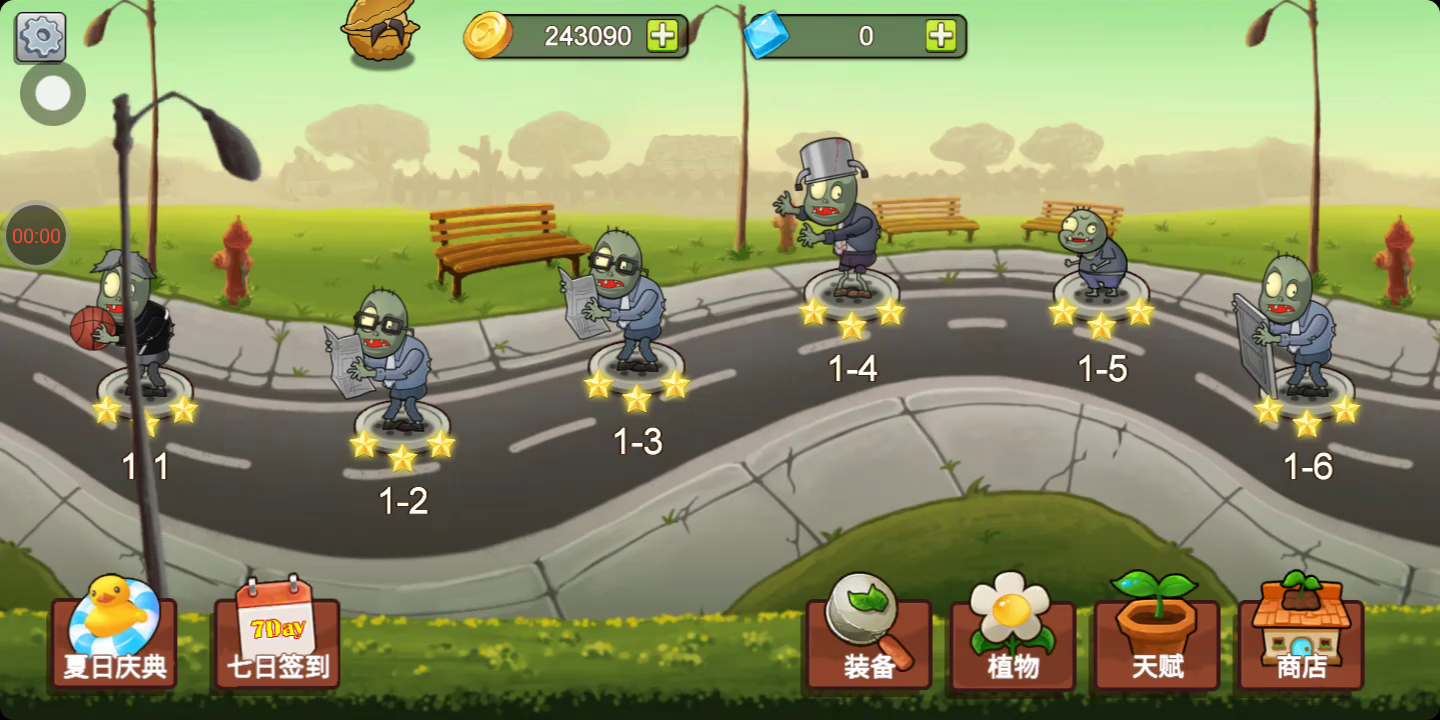Tap the mustached walnut avatar icon
The height and width of the screenshot is (720, 1440).
[380, 34]
